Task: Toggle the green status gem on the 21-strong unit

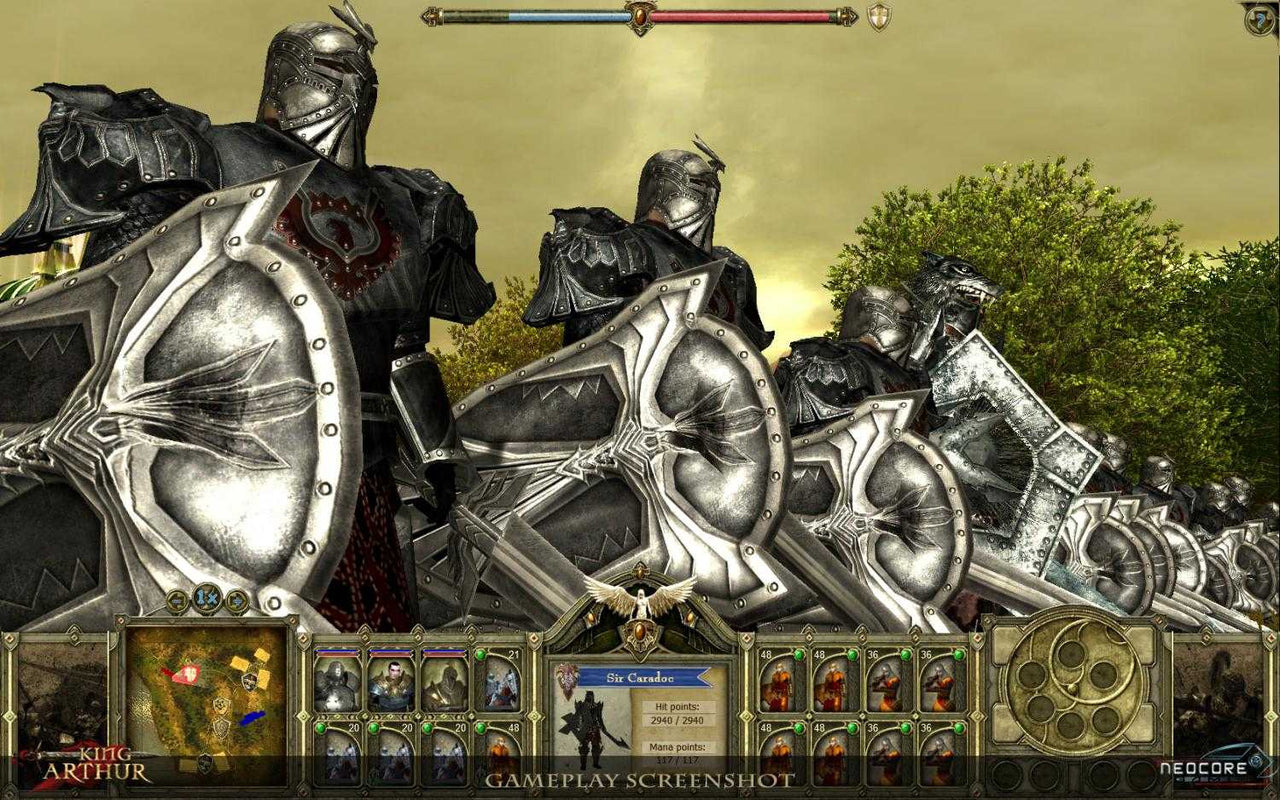Action: point(481,656)
